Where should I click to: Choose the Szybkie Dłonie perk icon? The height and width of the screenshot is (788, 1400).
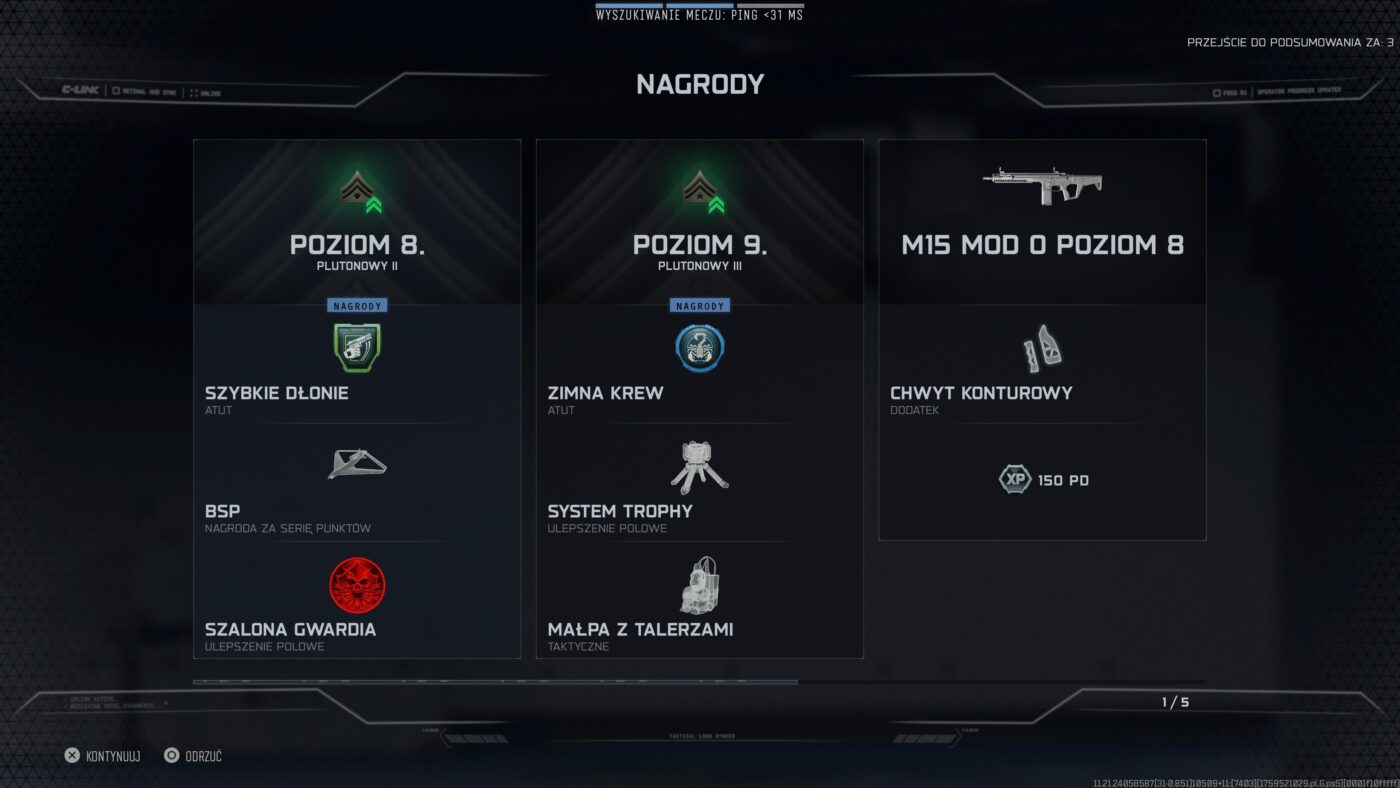[357, 347]
